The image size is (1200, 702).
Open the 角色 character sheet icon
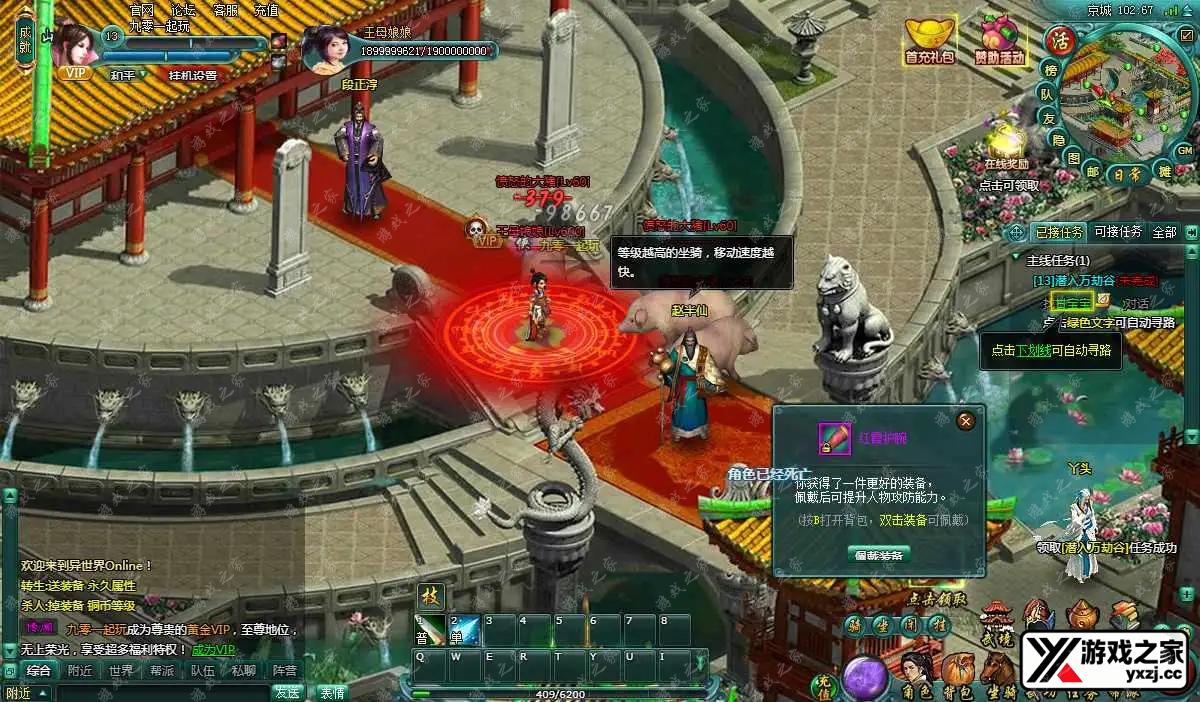(916, 670)
